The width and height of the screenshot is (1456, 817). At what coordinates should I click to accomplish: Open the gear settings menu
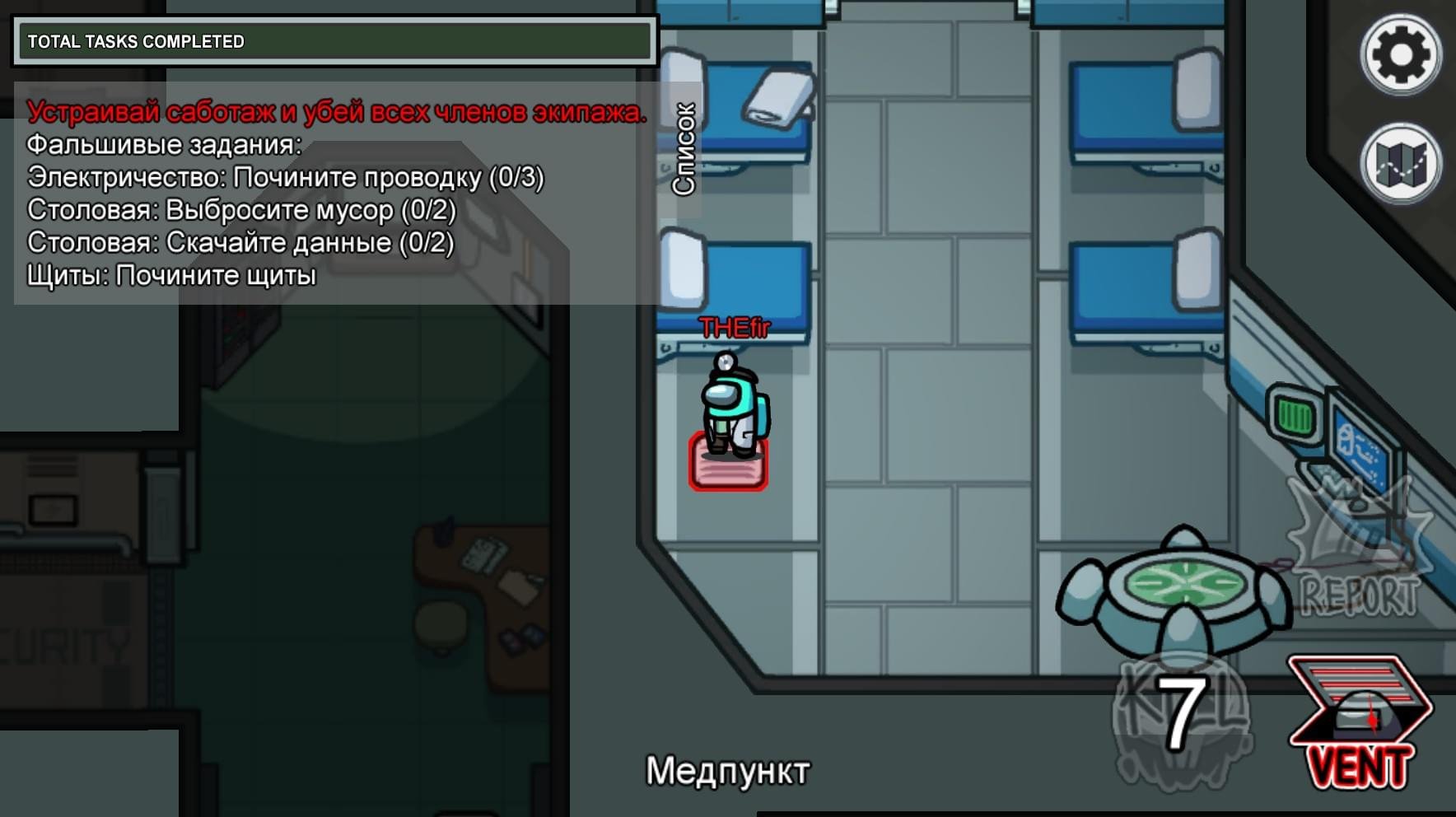tap(1400, 55)
